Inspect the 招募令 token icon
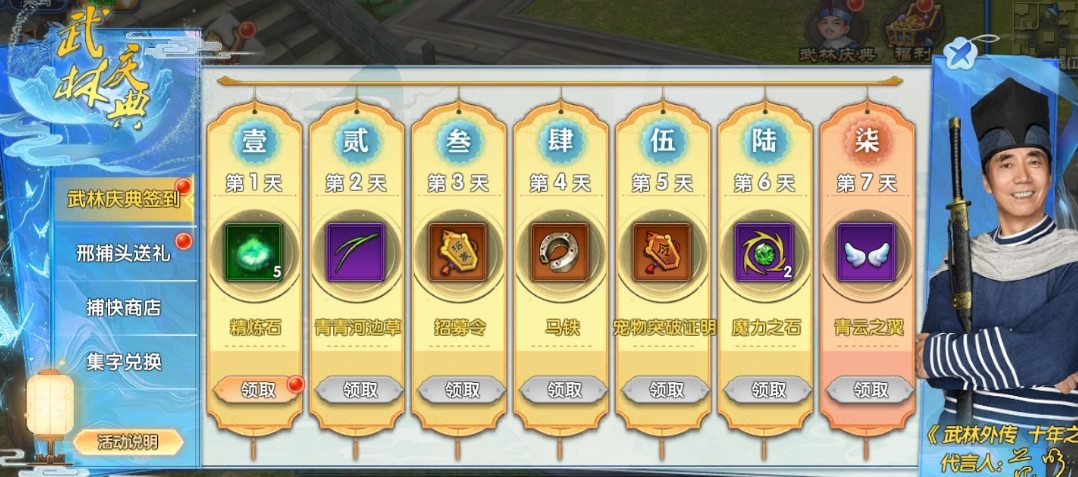1078x477 pixels. pyautogui.click(x=457, y=251)
